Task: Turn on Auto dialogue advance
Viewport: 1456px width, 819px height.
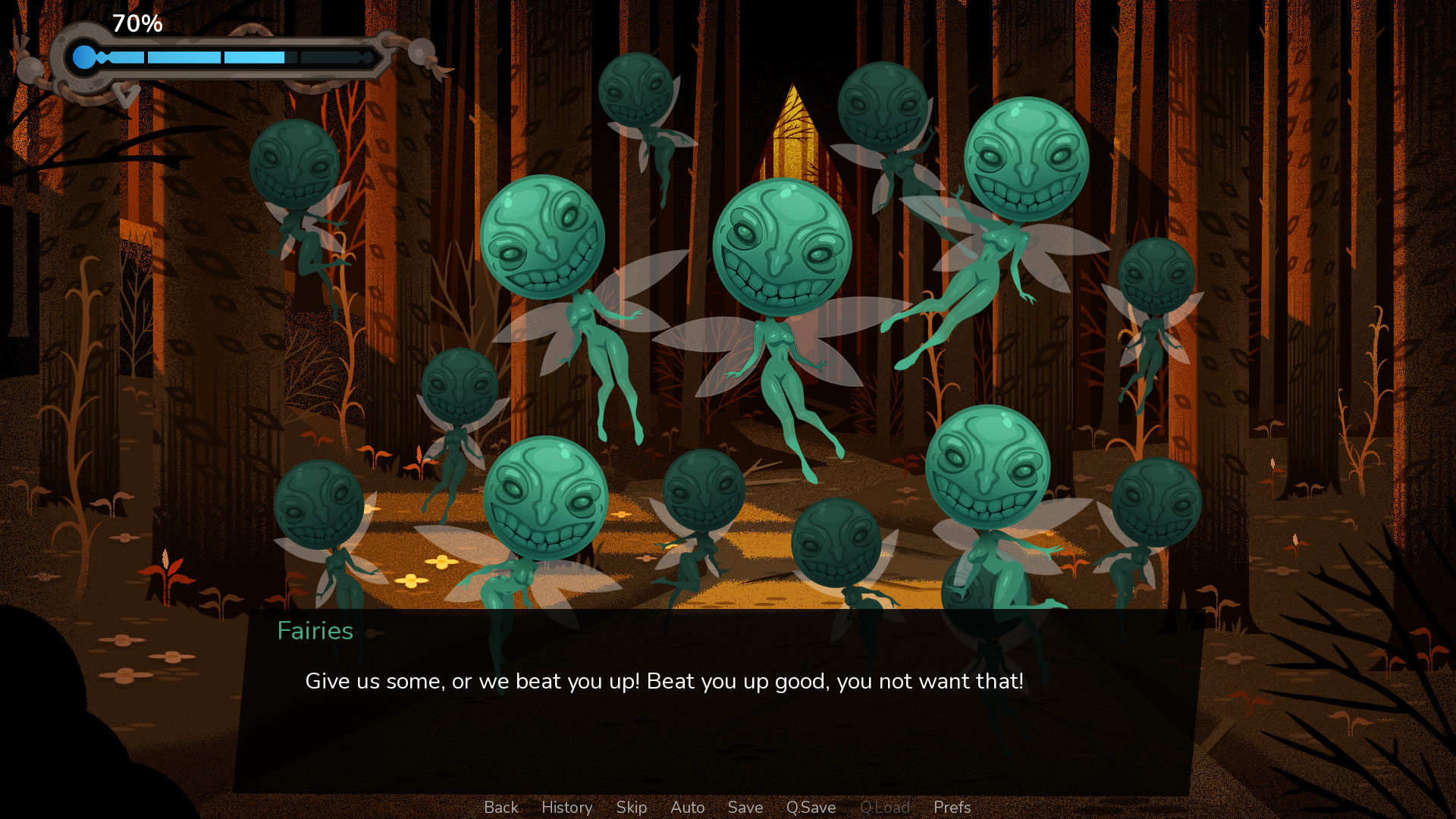Action: click(687, 808)
